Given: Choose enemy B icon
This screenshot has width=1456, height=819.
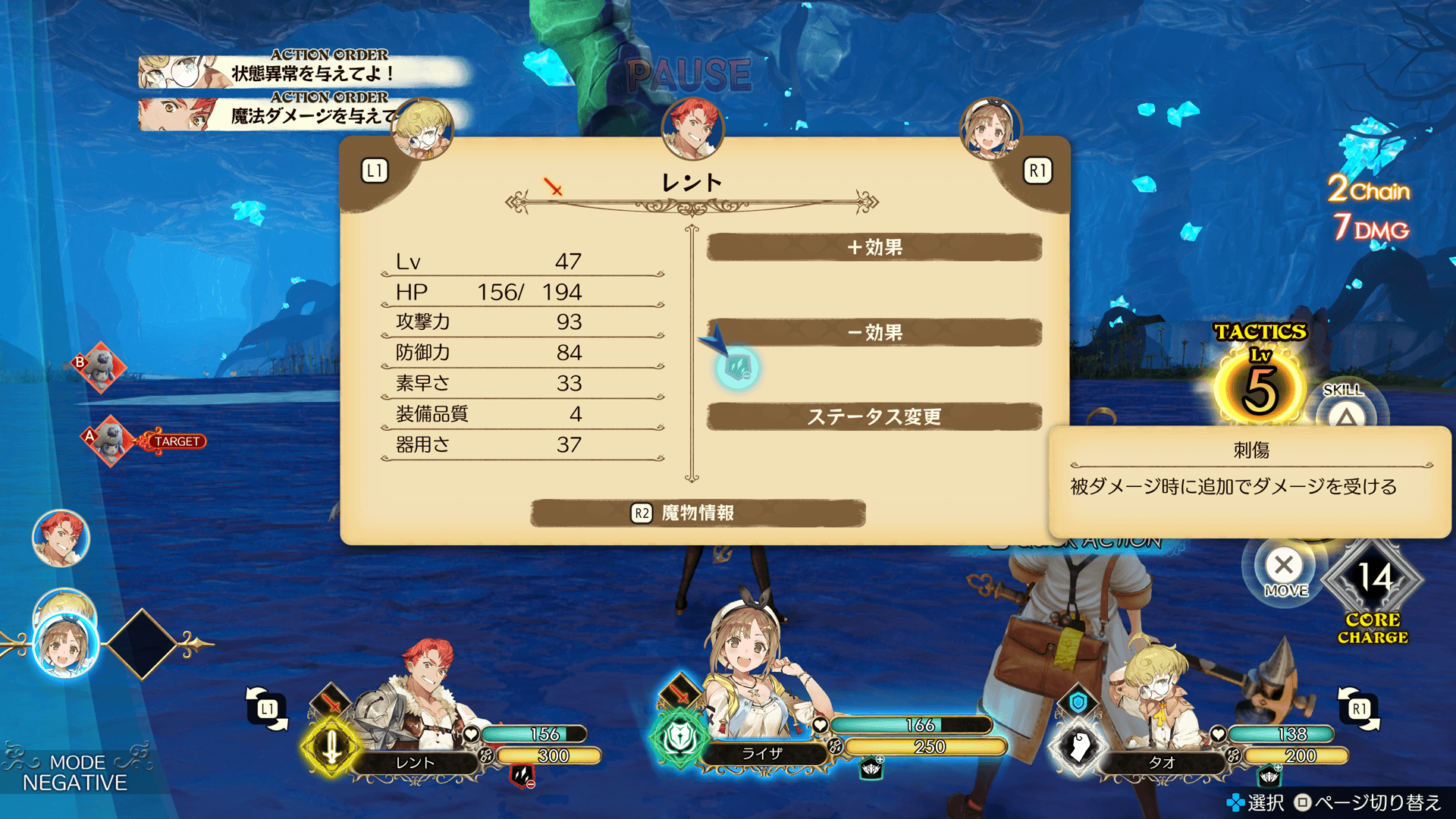Looking at the screenshot, I should coord(101,367).
